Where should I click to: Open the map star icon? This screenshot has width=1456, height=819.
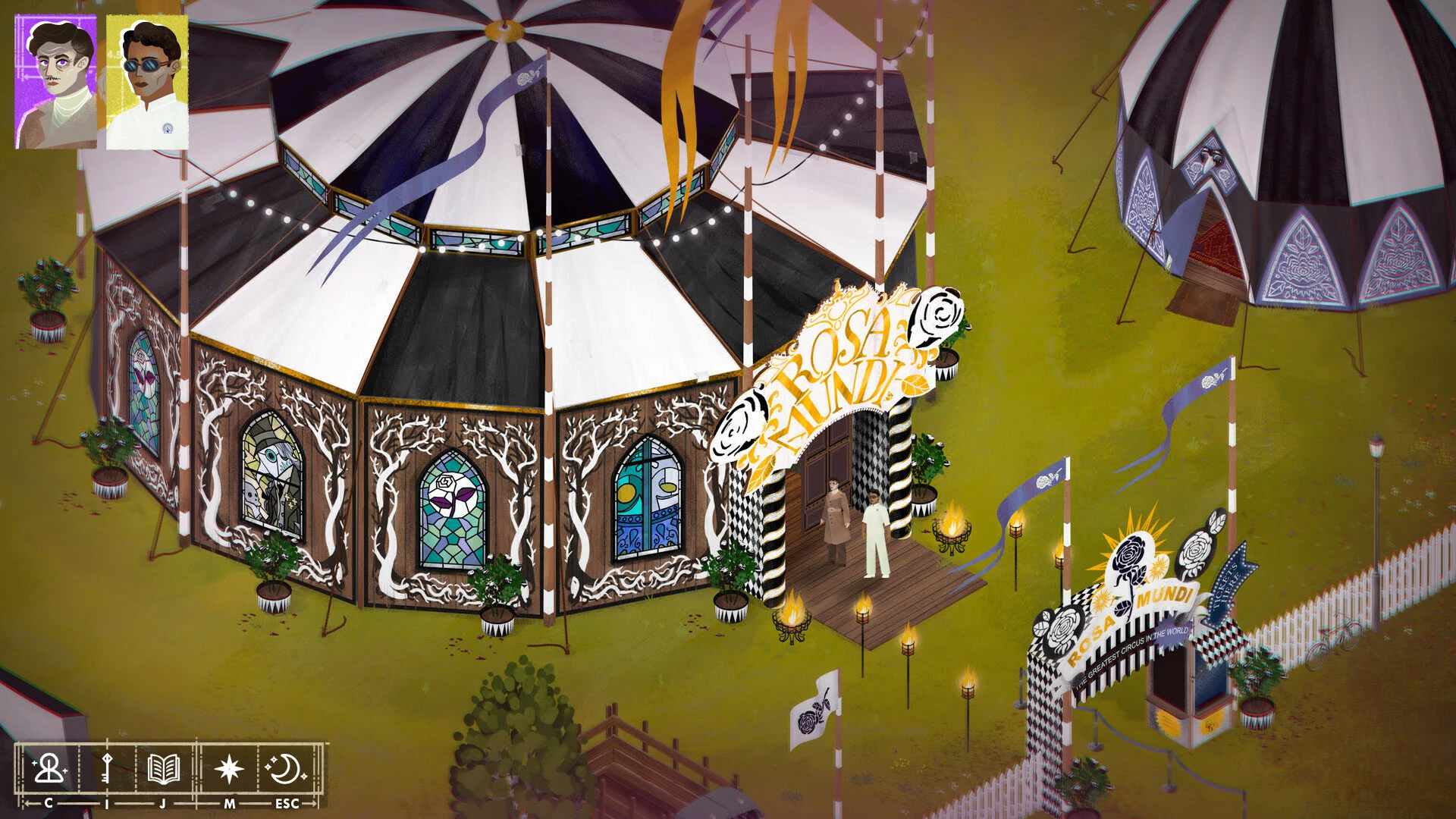click(x=229, y=769)
